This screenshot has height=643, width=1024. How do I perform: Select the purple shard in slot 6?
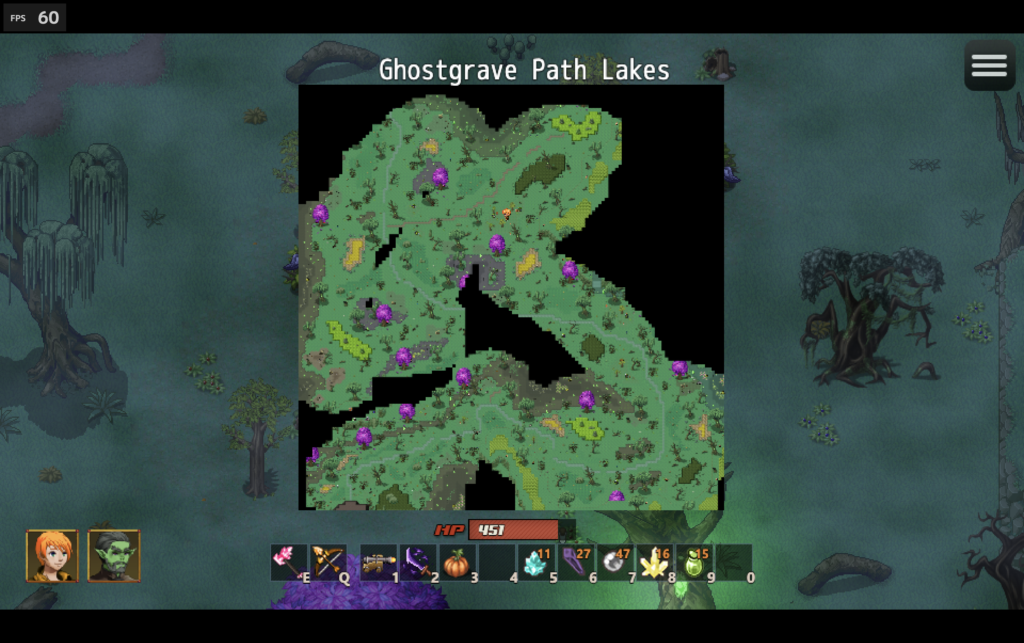[x=575, y=563]
